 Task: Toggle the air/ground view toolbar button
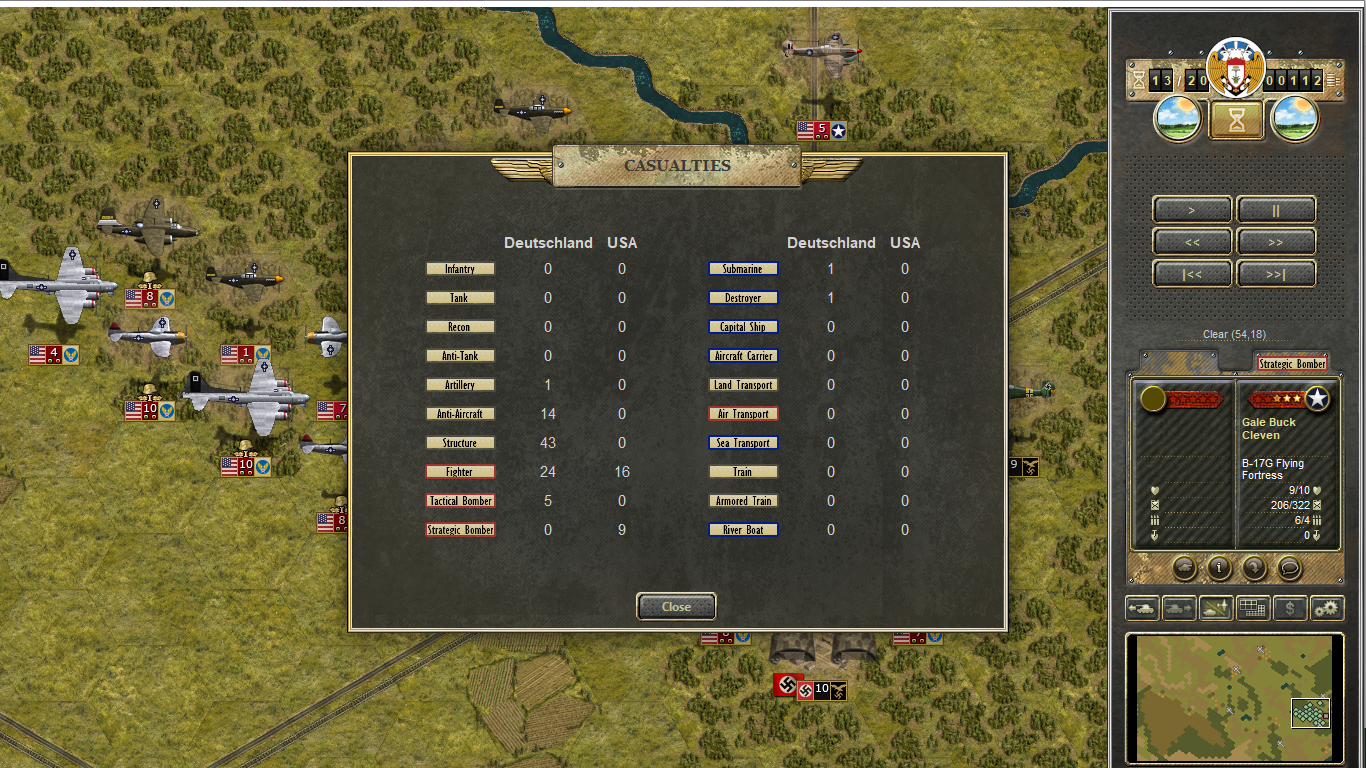coord(1216,608)
